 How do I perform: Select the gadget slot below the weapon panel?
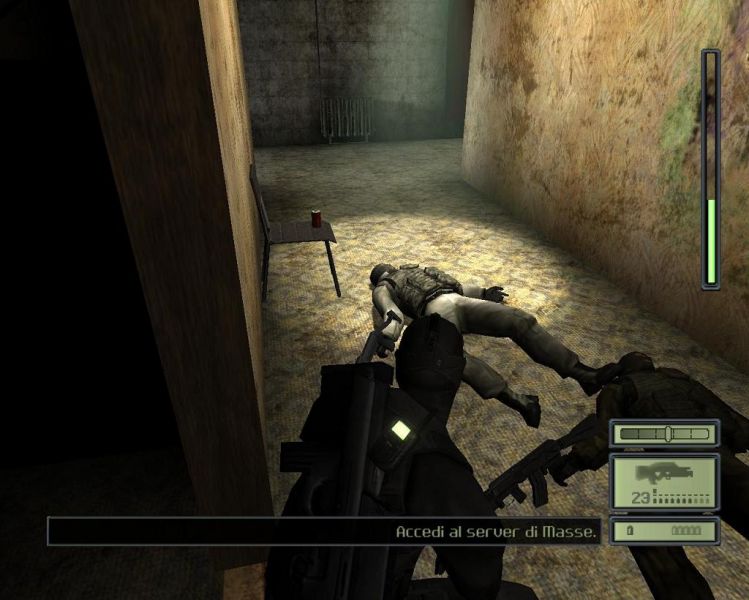point(664,531)
